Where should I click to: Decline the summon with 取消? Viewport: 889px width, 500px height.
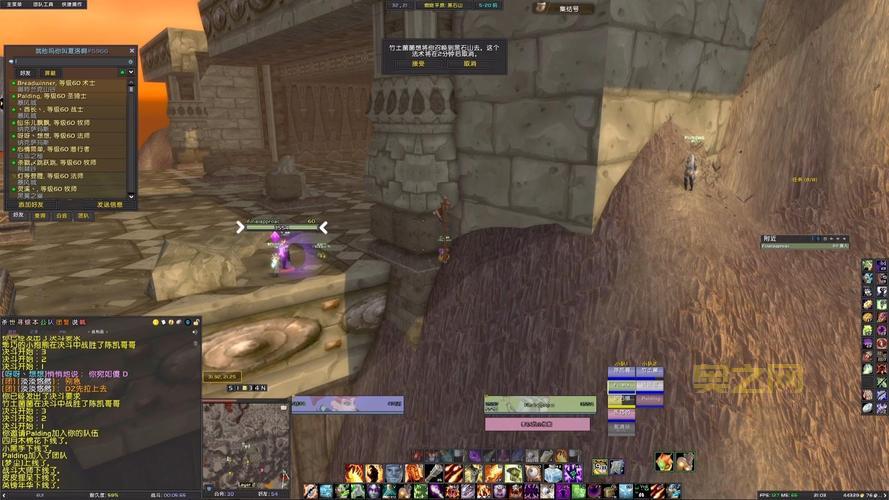(x=469, y=63)
